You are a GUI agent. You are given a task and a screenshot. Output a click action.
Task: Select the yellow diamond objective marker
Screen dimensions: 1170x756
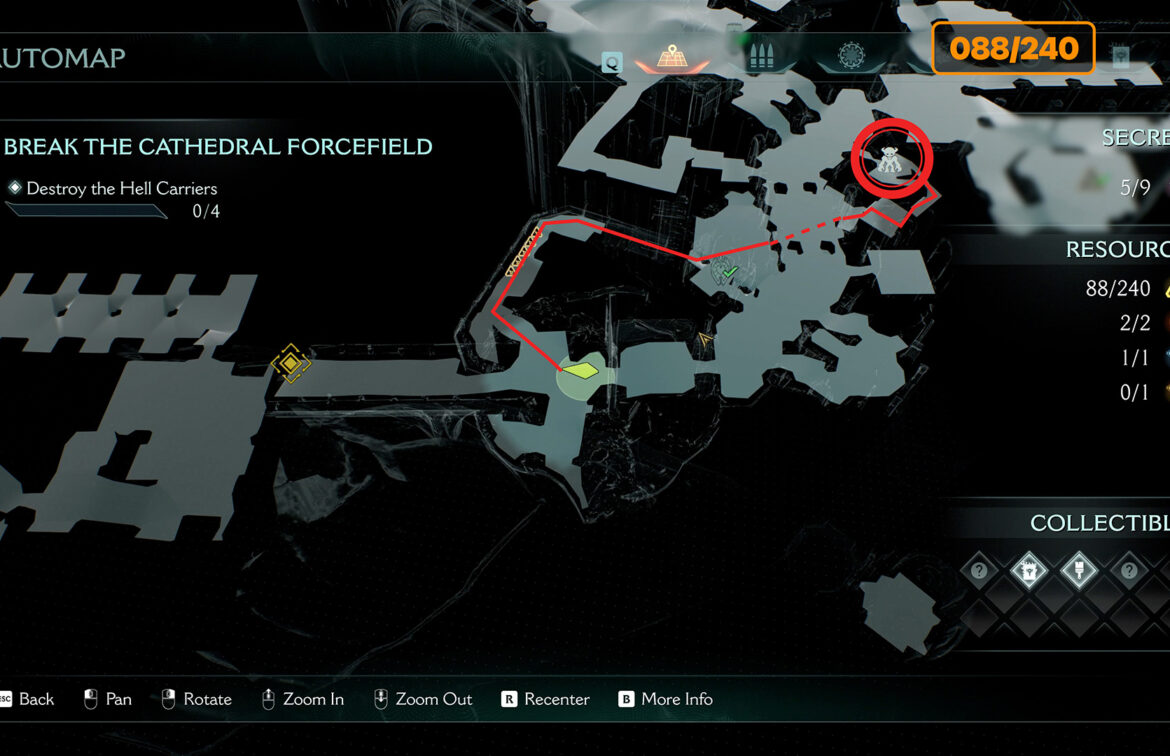point(290,363)
